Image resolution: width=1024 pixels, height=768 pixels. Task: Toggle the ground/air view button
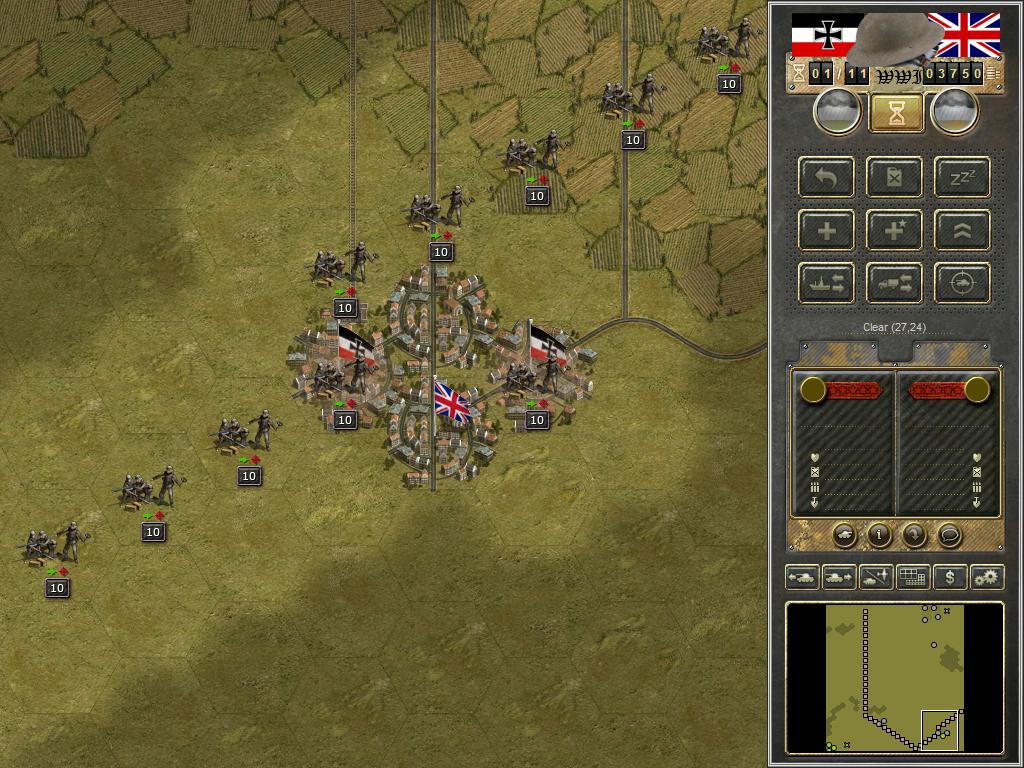(875, 577)
